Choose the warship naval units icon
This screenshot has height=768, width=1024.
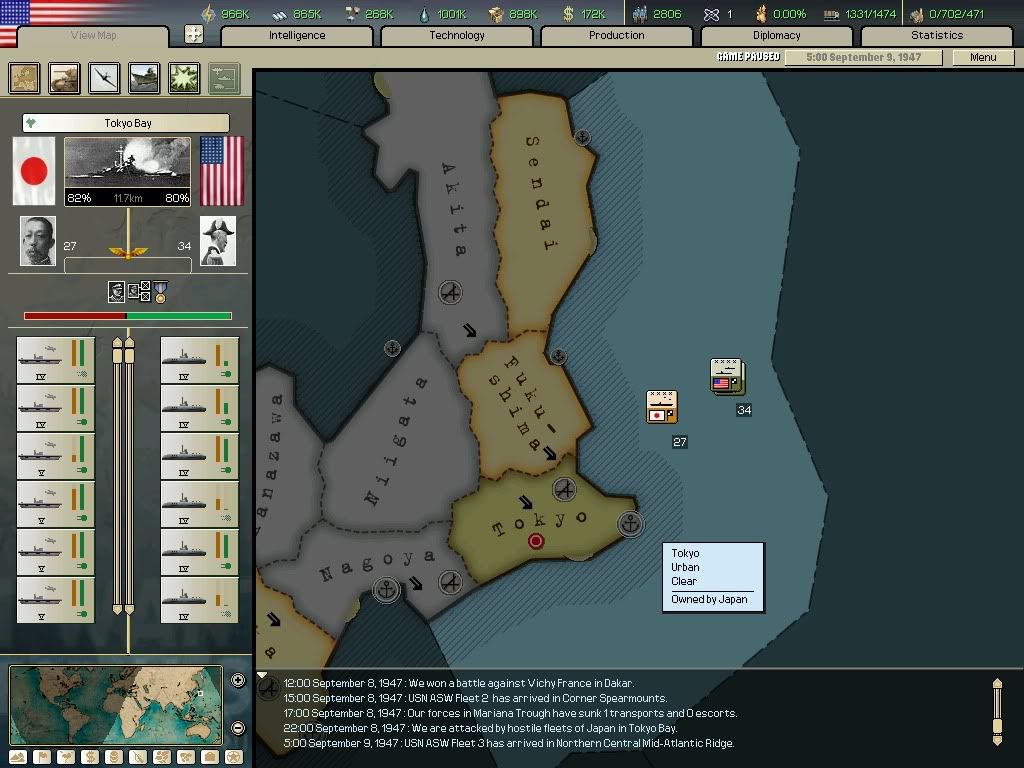point(144,78)
